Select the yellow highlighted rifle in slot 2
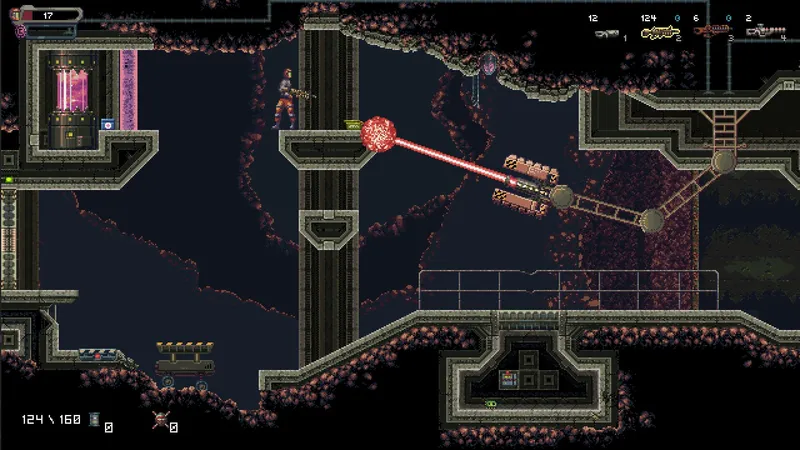The height and width of the screenshot is (450, 800). coord(659,33)
